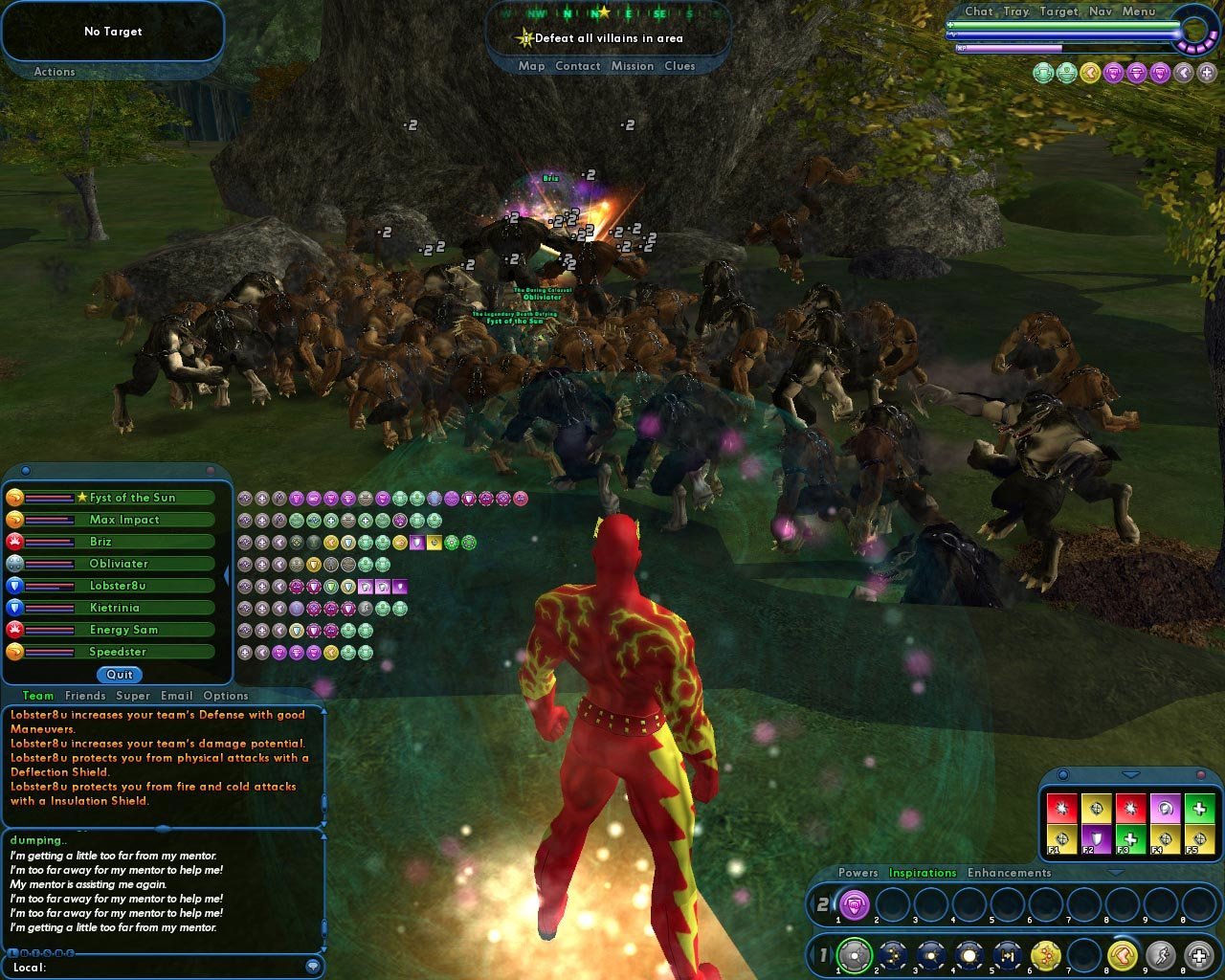This screenshot has height=980, width=1225.
Task: Open the Tray option
Action: 1016,11
